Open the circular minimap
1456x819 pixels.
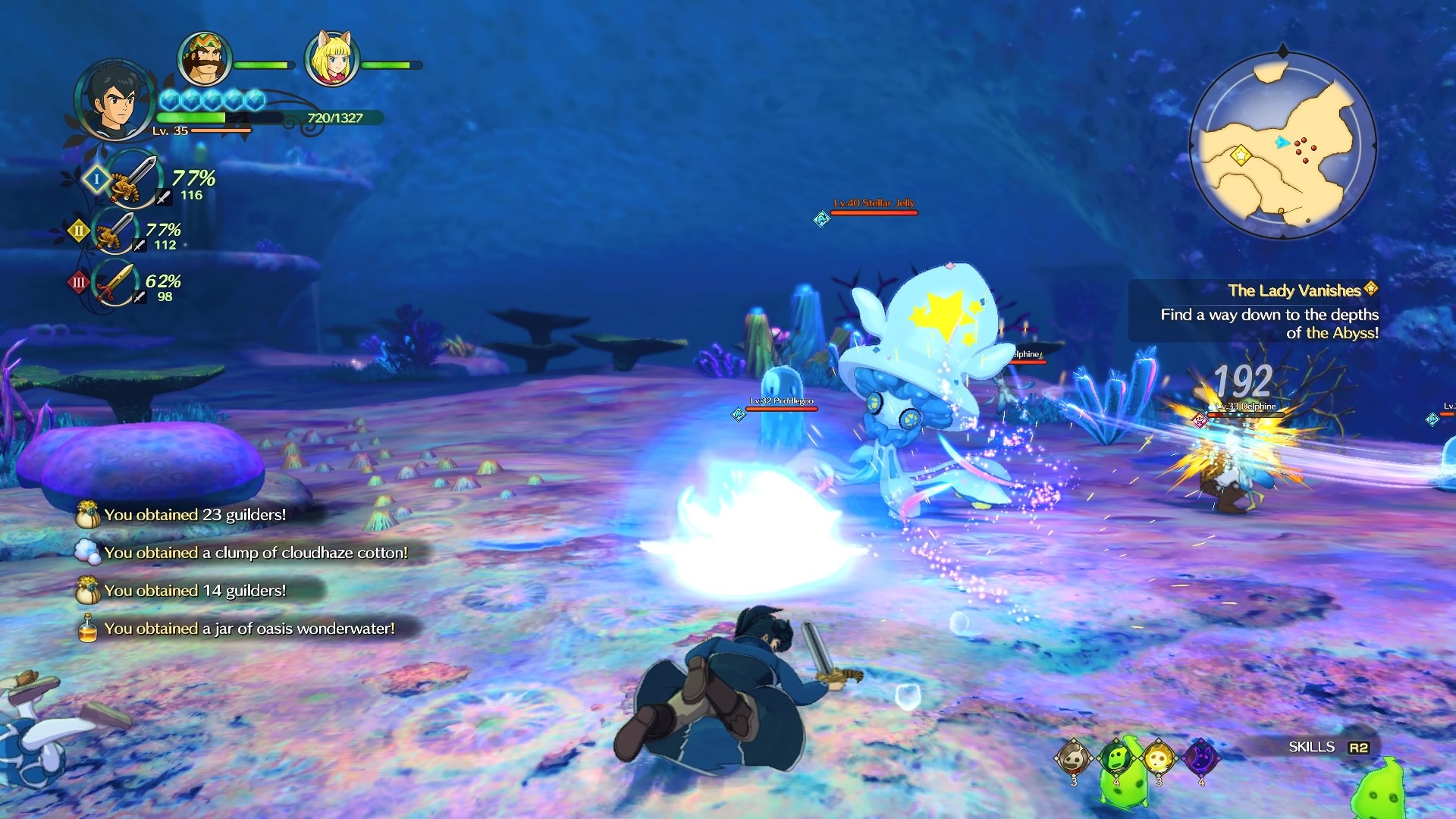click(1282, 144)
